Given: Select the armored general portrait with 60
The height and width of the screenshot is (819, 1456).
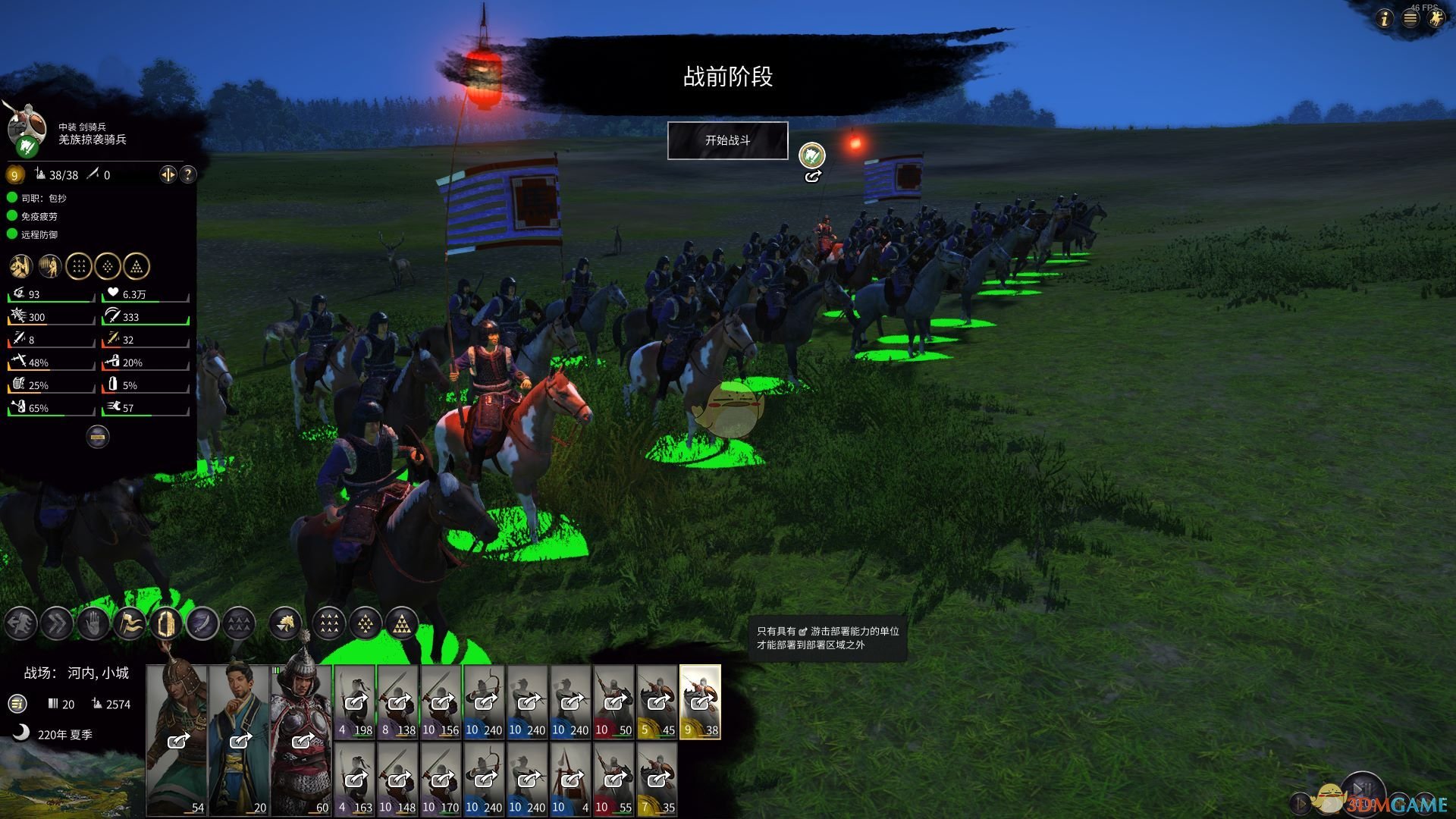Looking at the screenshot, I should [301, 739].
